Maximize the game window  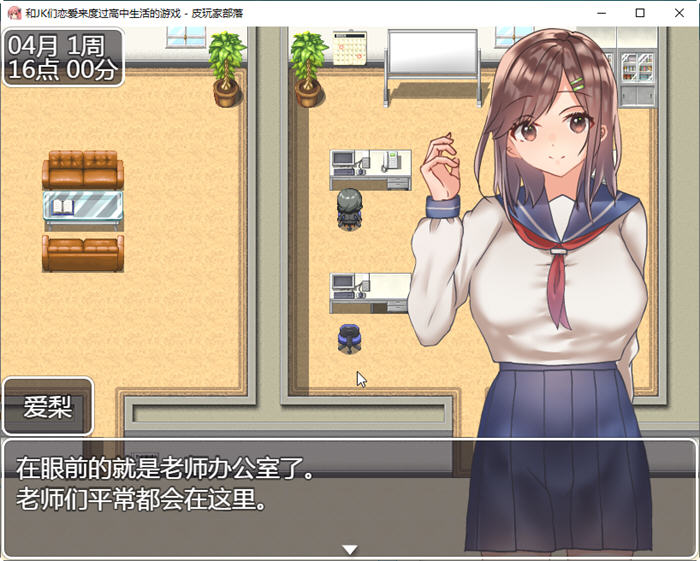[640, 13]
